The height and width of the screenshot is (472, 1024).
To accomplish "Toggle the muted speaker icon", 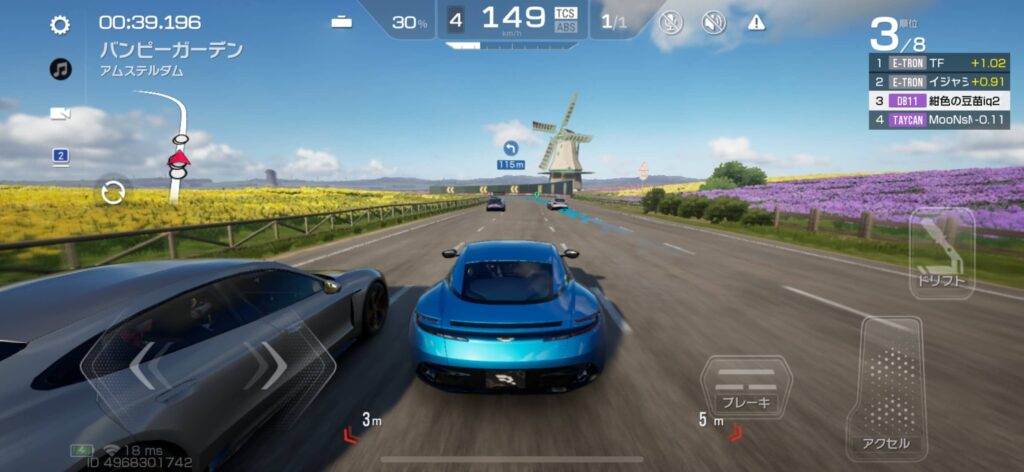I will click(x=713, y=22).
